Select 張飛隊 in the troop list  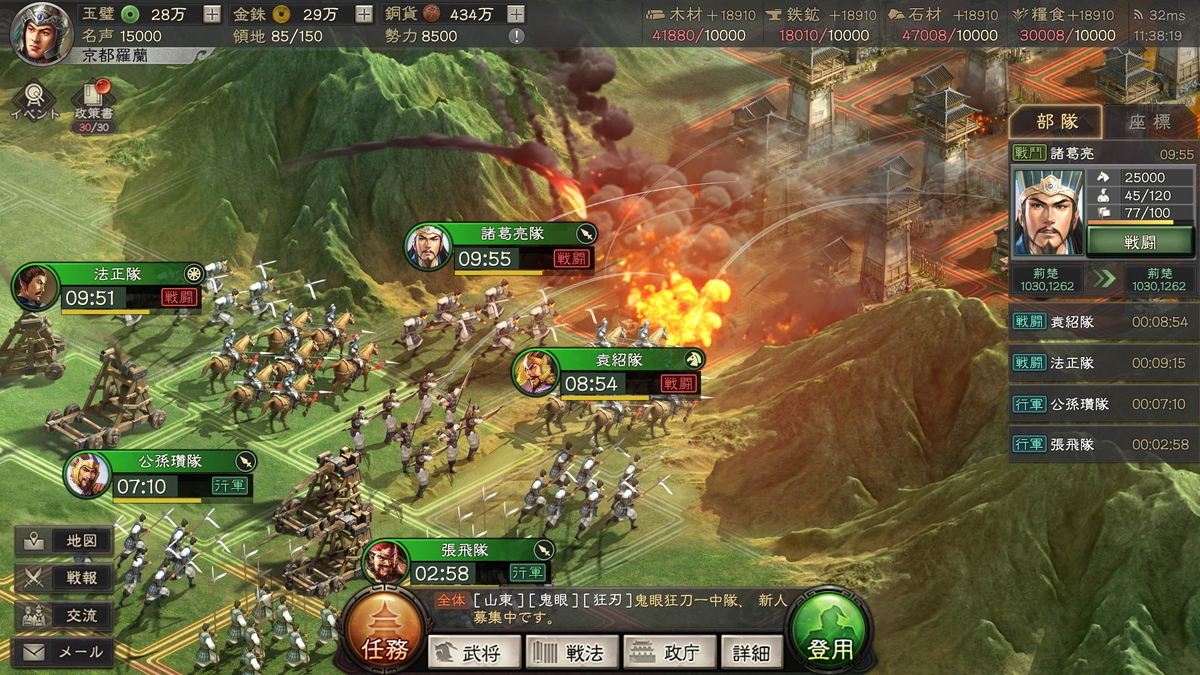click(x=1101, y=444)
